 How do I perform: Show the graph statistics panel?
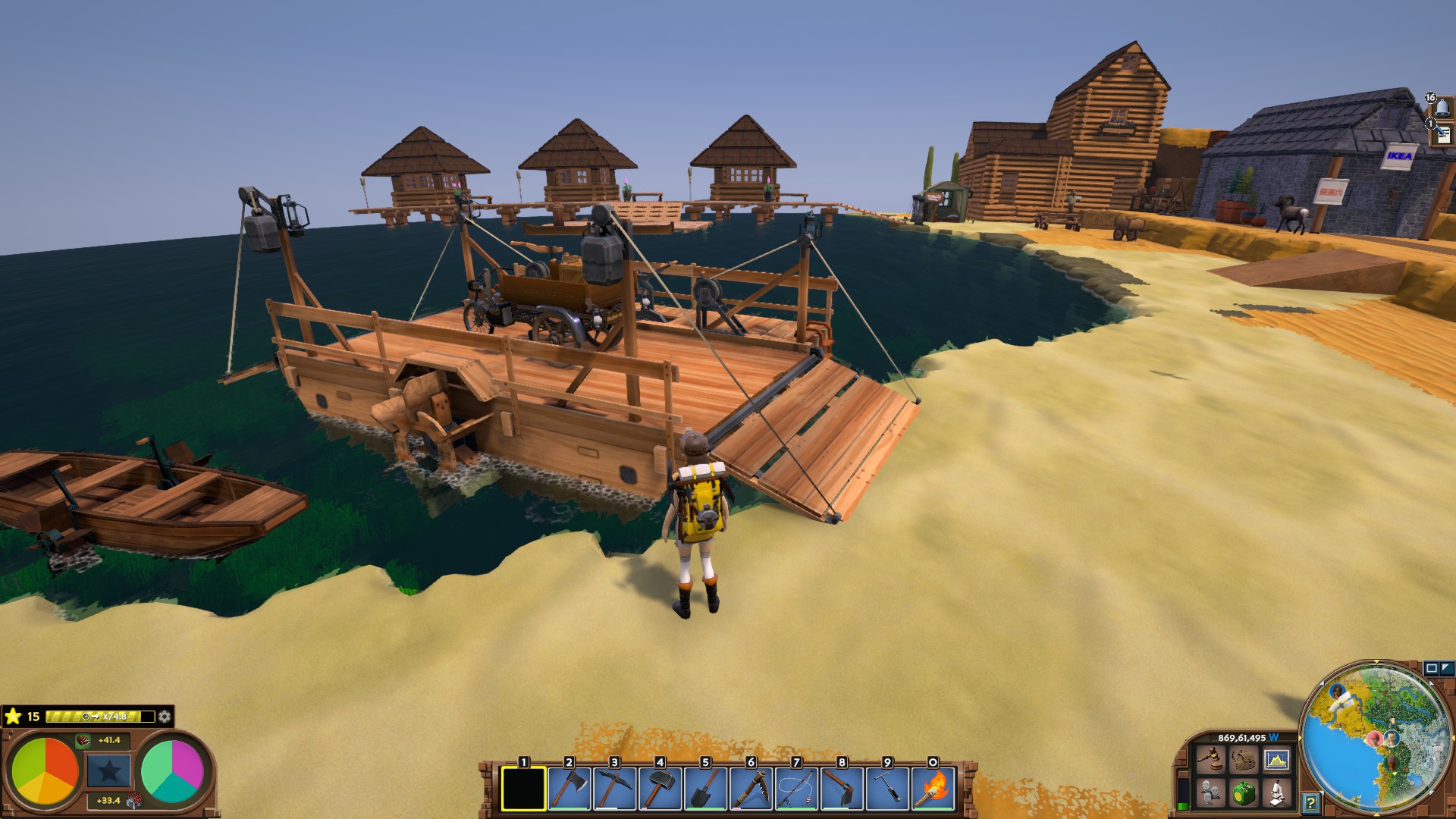[1277, 759]
